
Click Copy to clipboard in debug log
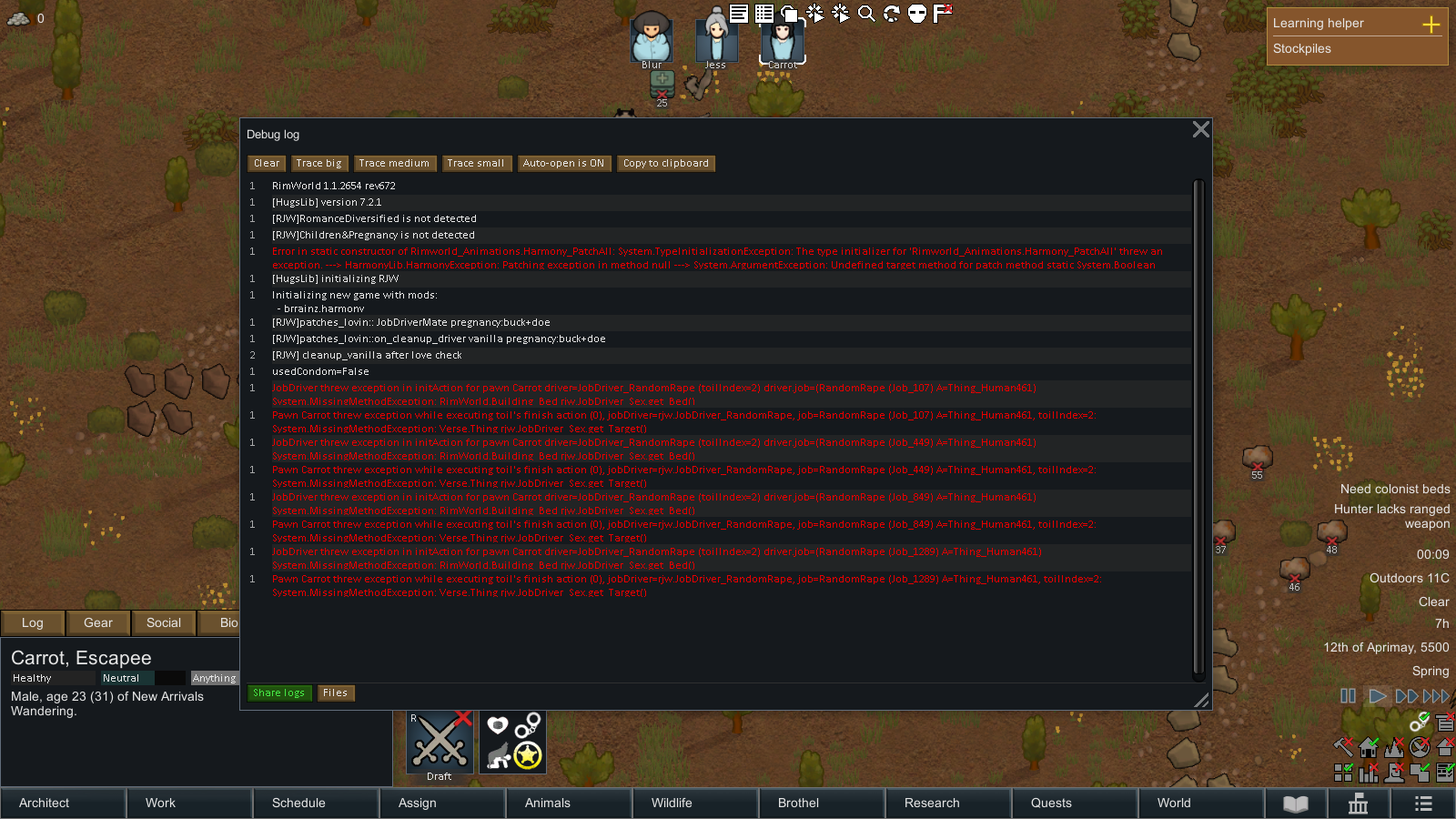point(666,163)
